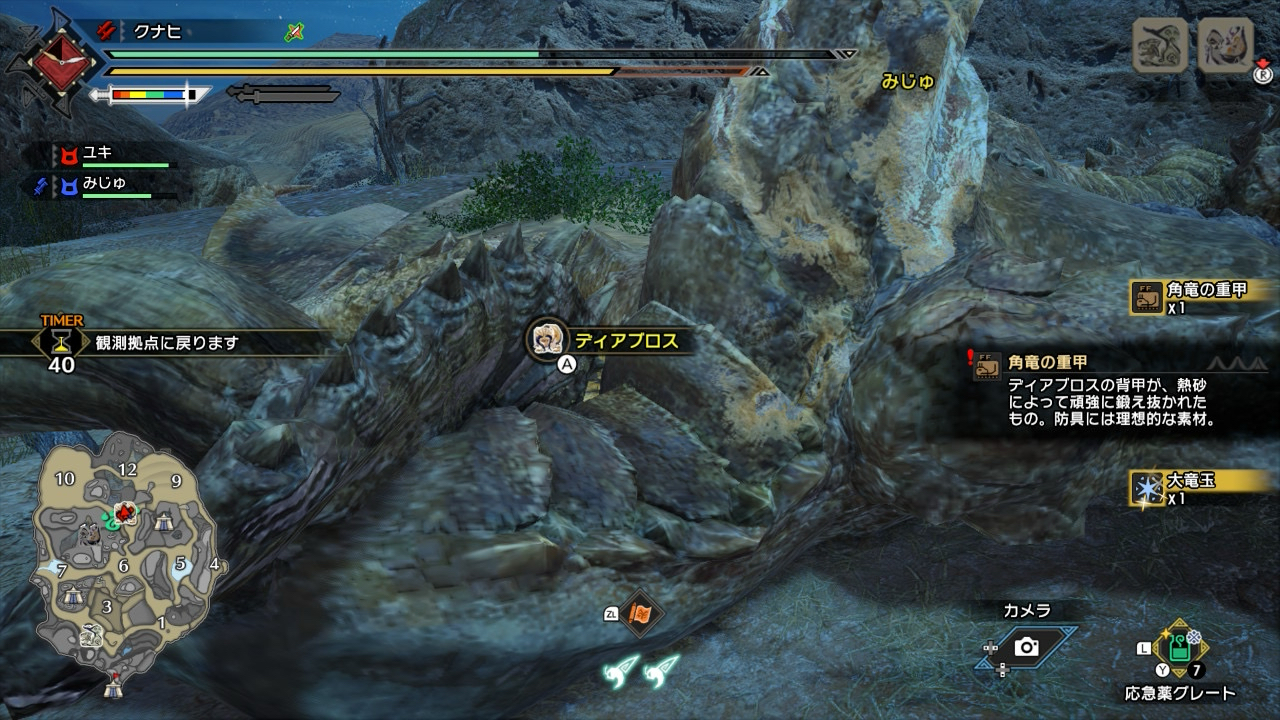Click the 大竜玉 x1 loot notification
The height and width of the screenshot is (720, 1280).
(1200, 487)
